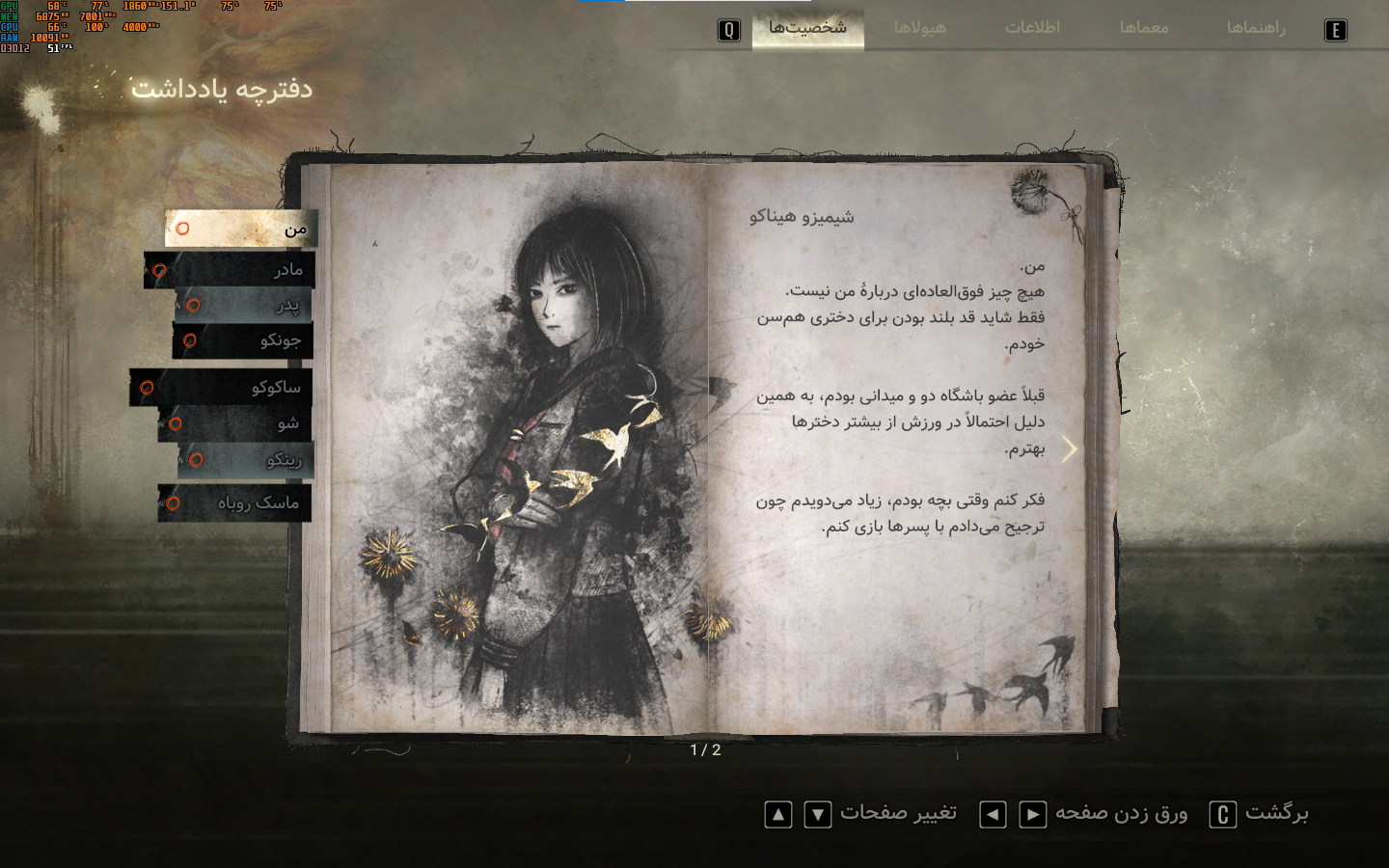Select the معماها tab
This screenshot has width=1389, height=868.
pyautogui.click(x=1146, y=28)
